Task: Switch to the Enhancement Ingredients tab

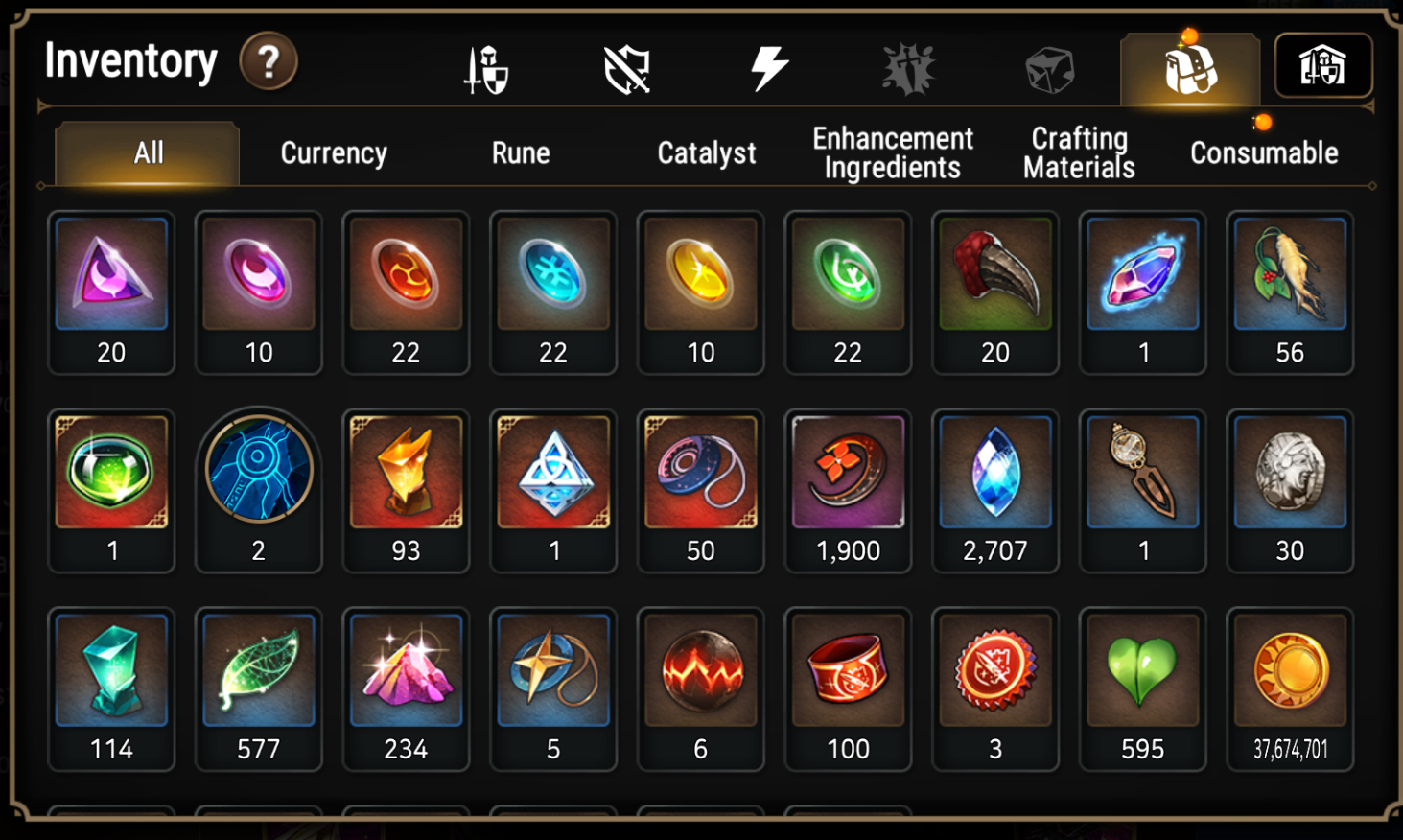Action: pos(893,152)
